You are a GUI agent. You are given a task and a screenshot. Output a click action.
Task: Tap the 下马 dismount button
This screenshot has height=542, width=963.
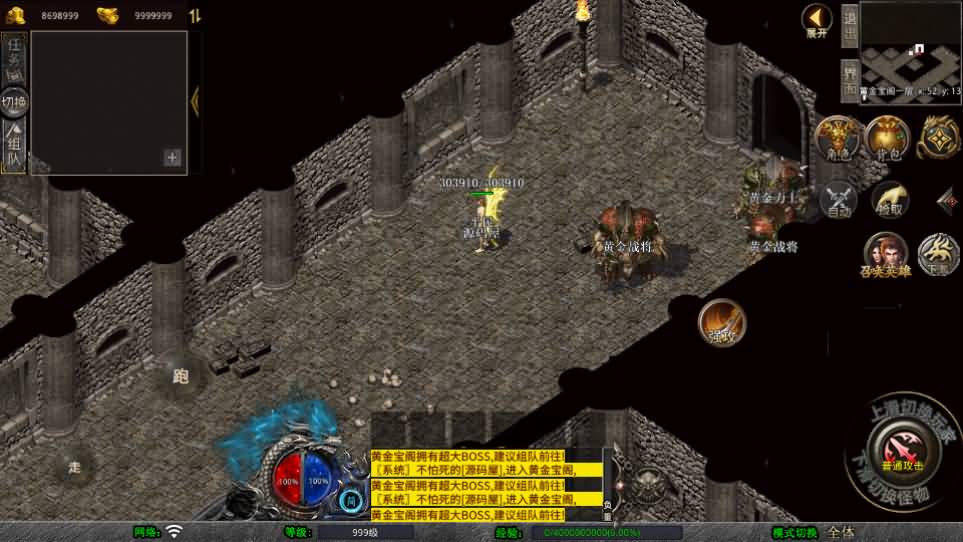click(x=938, y=254)
